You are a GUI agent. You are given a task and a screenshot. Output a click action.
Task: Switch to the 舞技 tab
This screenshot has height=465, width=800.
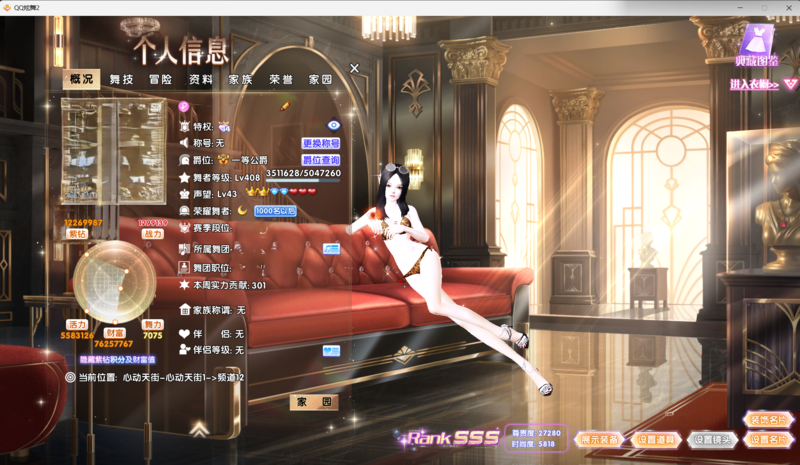pyautogui.click(x=121, y=79)
